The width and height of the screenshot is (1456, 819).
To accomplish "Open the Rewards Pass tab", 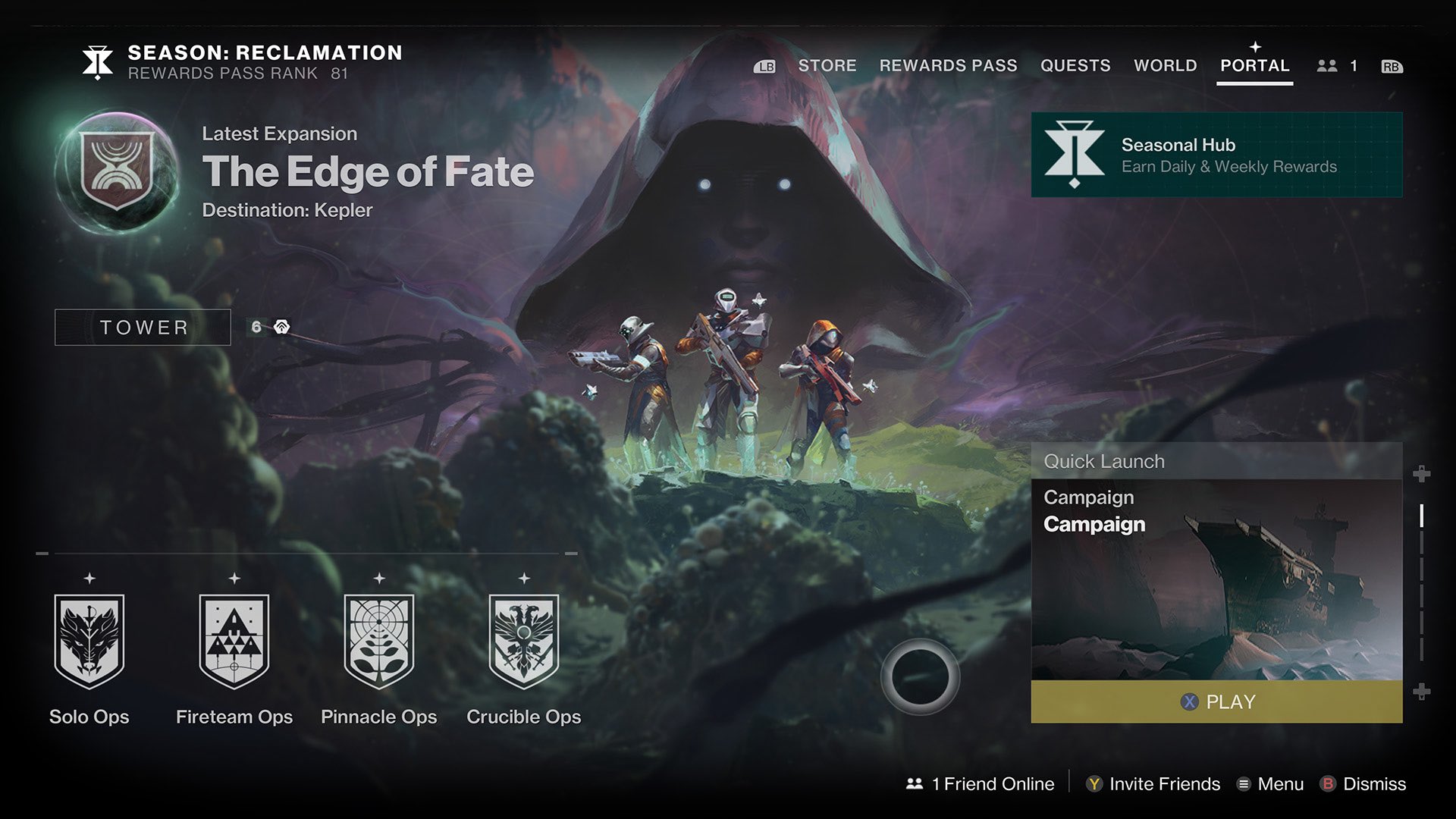I will tap(948, 66).
